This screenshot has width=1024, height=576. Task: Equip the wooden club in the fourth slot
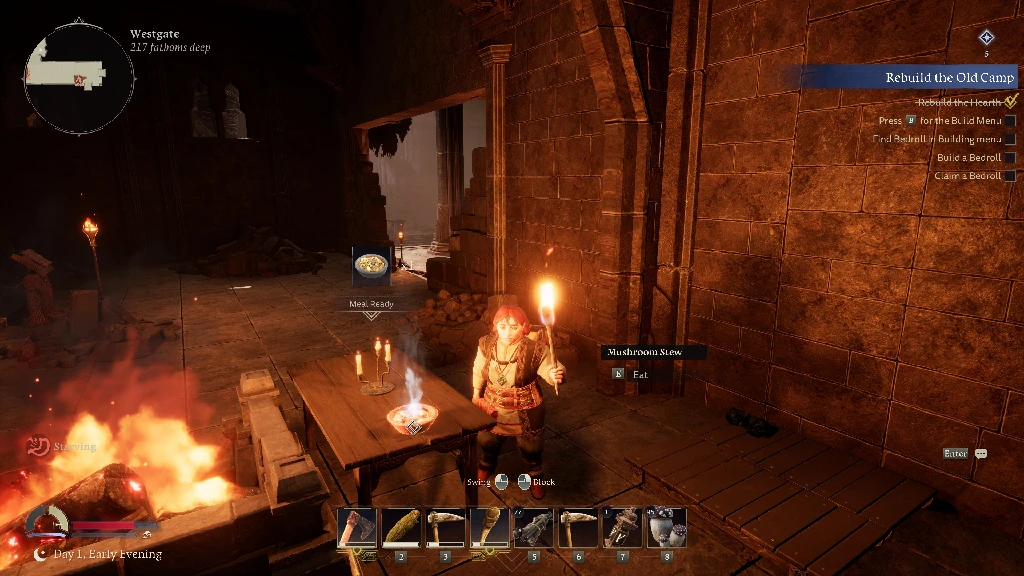pyautogui.click(x=487, y=528)
